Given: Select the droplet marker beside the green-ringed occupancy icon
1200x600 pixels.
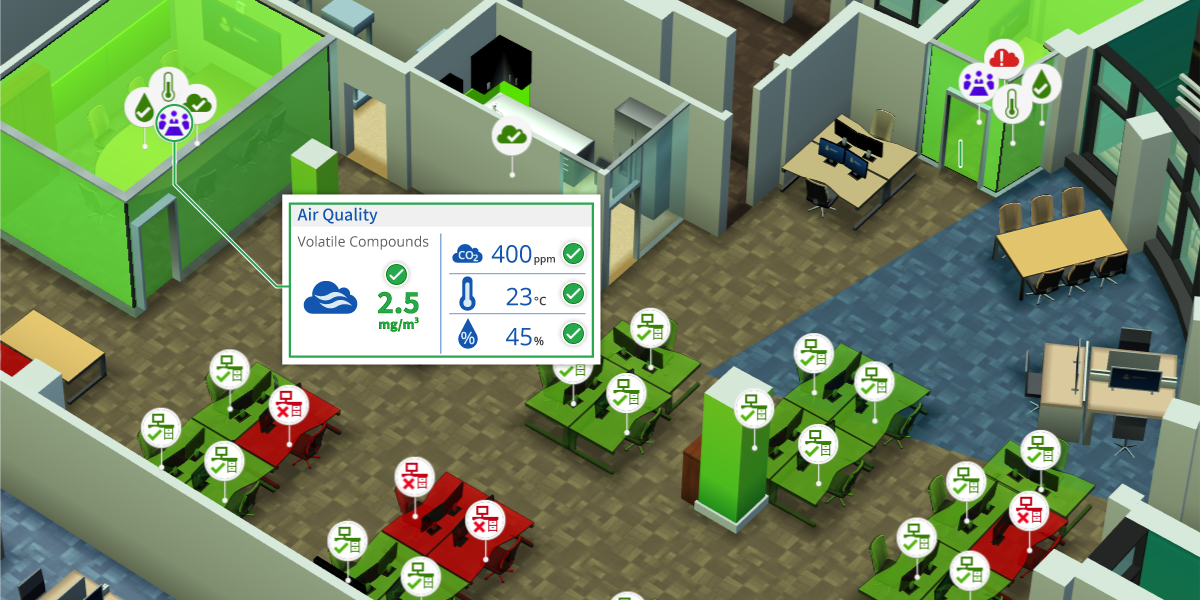Looking at the screenshot, I should tap(142, 106).
